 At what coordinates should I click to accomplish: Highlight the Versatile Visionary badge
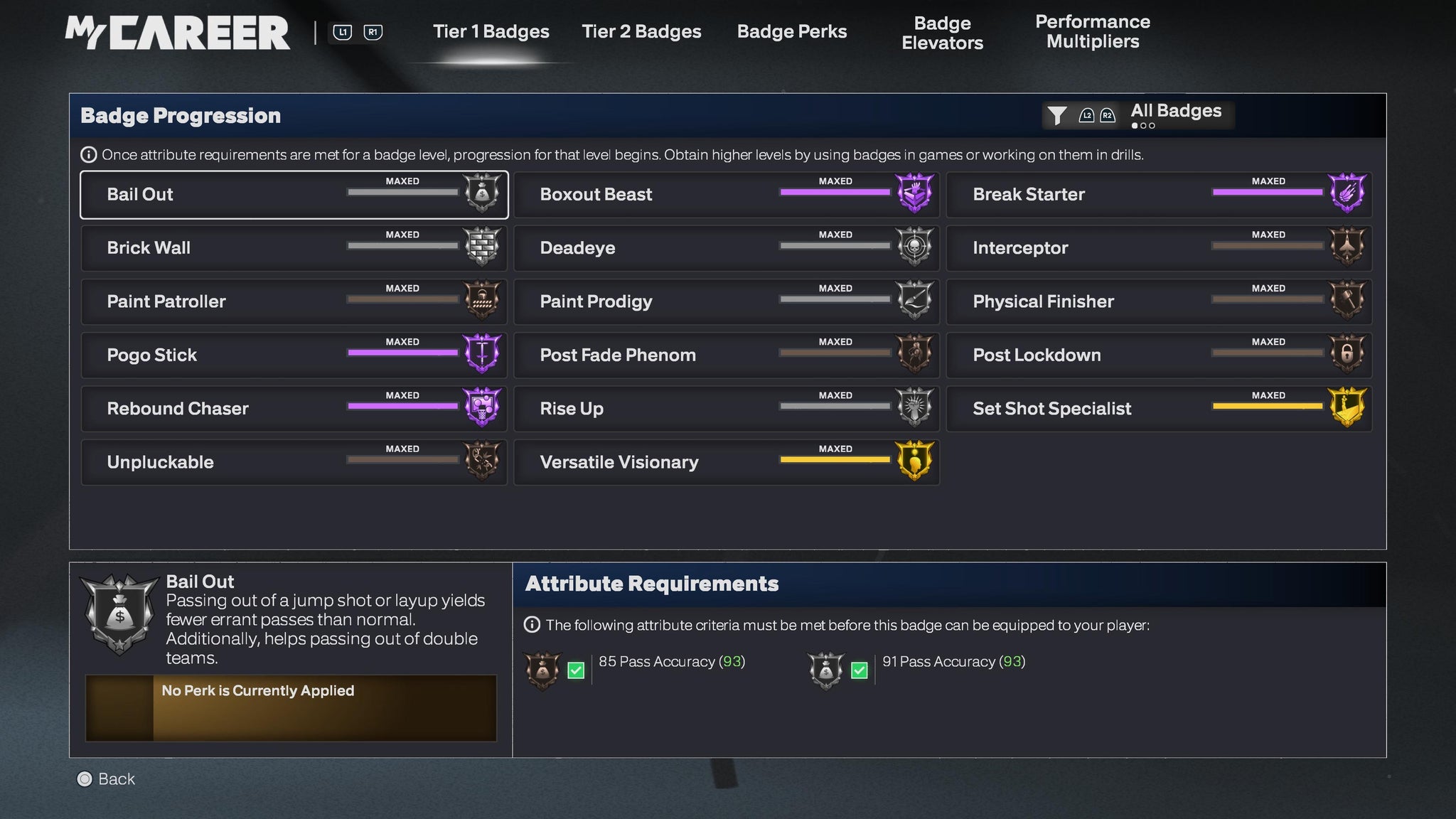coord(726,462)
